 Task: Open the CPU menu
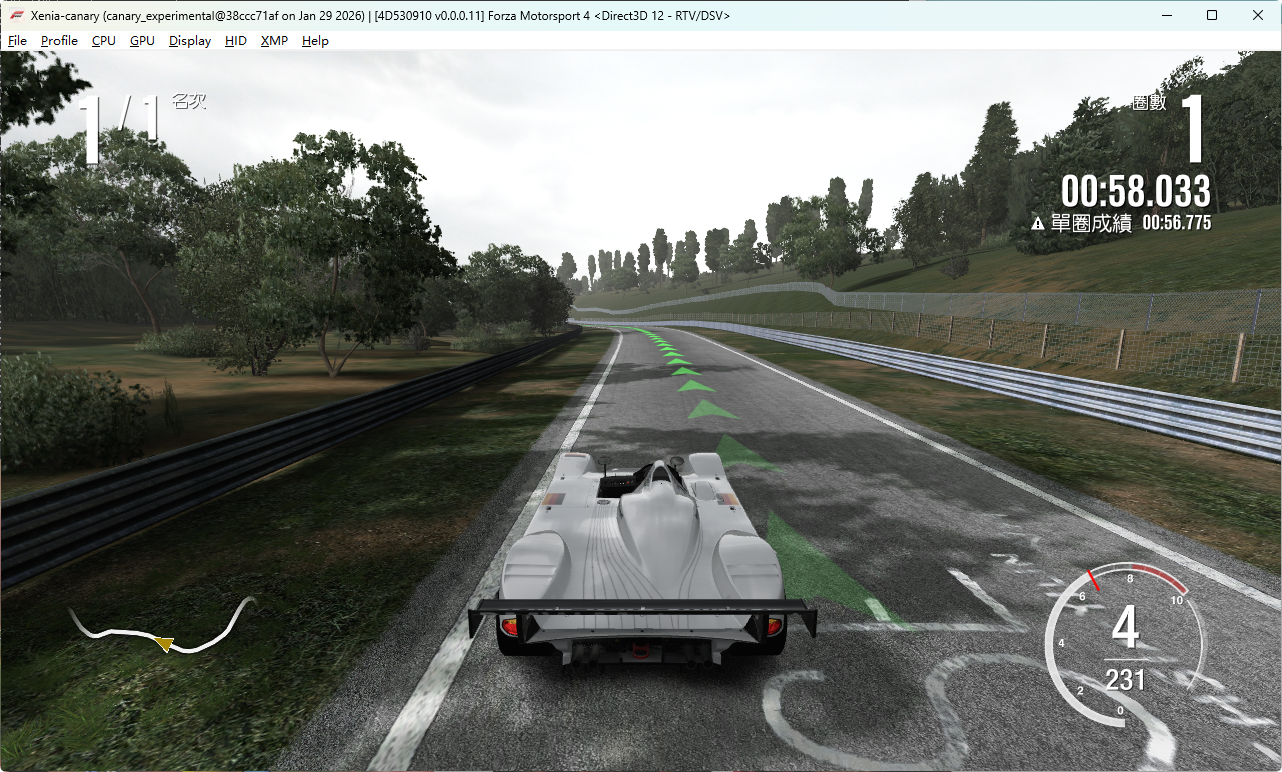104,41
